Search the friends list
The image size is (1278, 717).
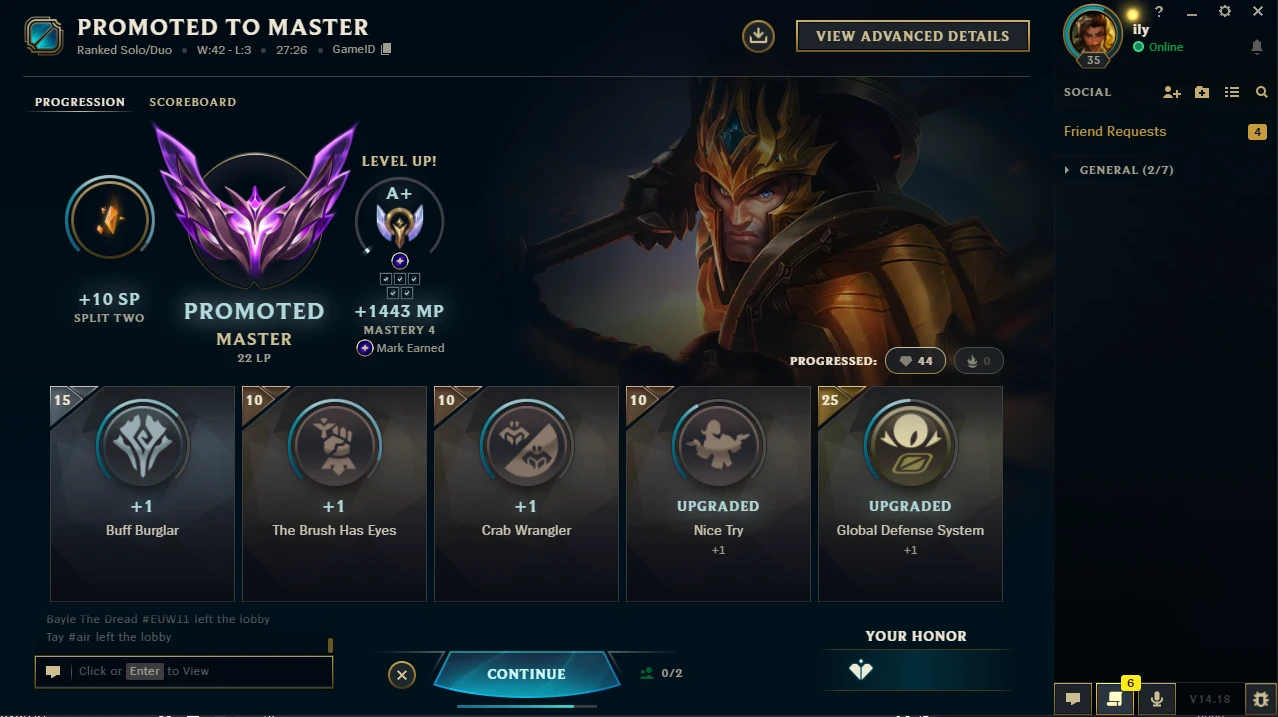click(x=1262, y=92)
